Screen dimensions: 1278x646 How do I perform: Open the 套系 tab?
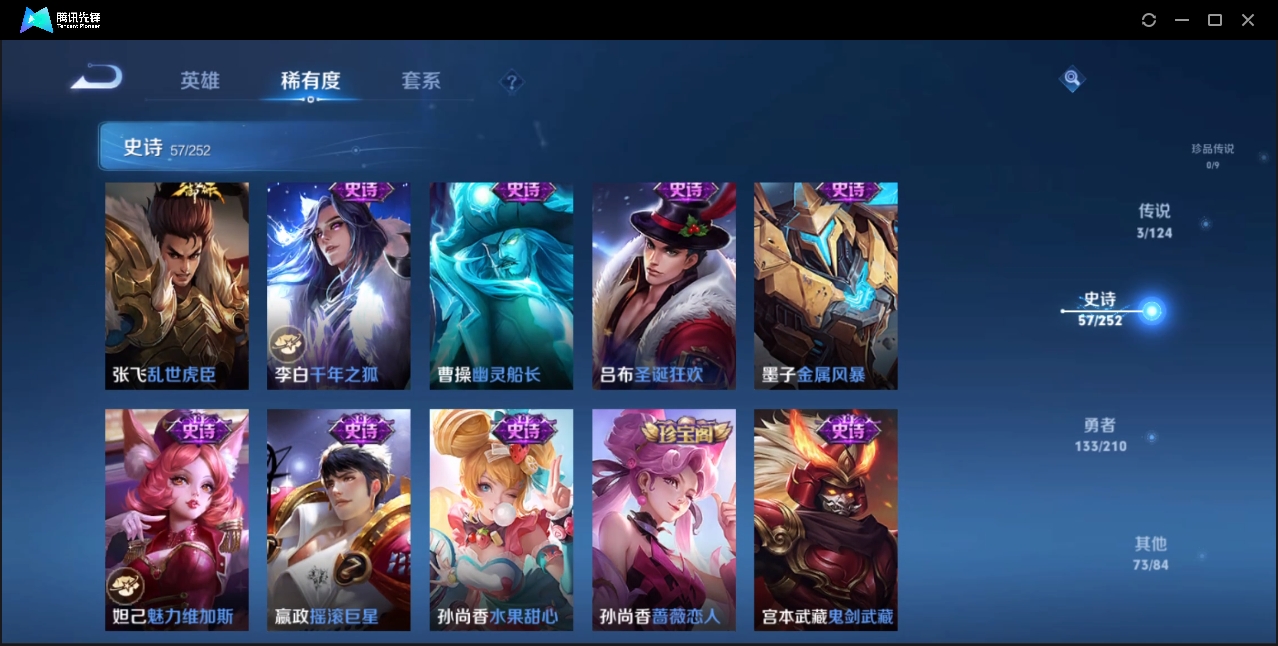click(421, 81)
